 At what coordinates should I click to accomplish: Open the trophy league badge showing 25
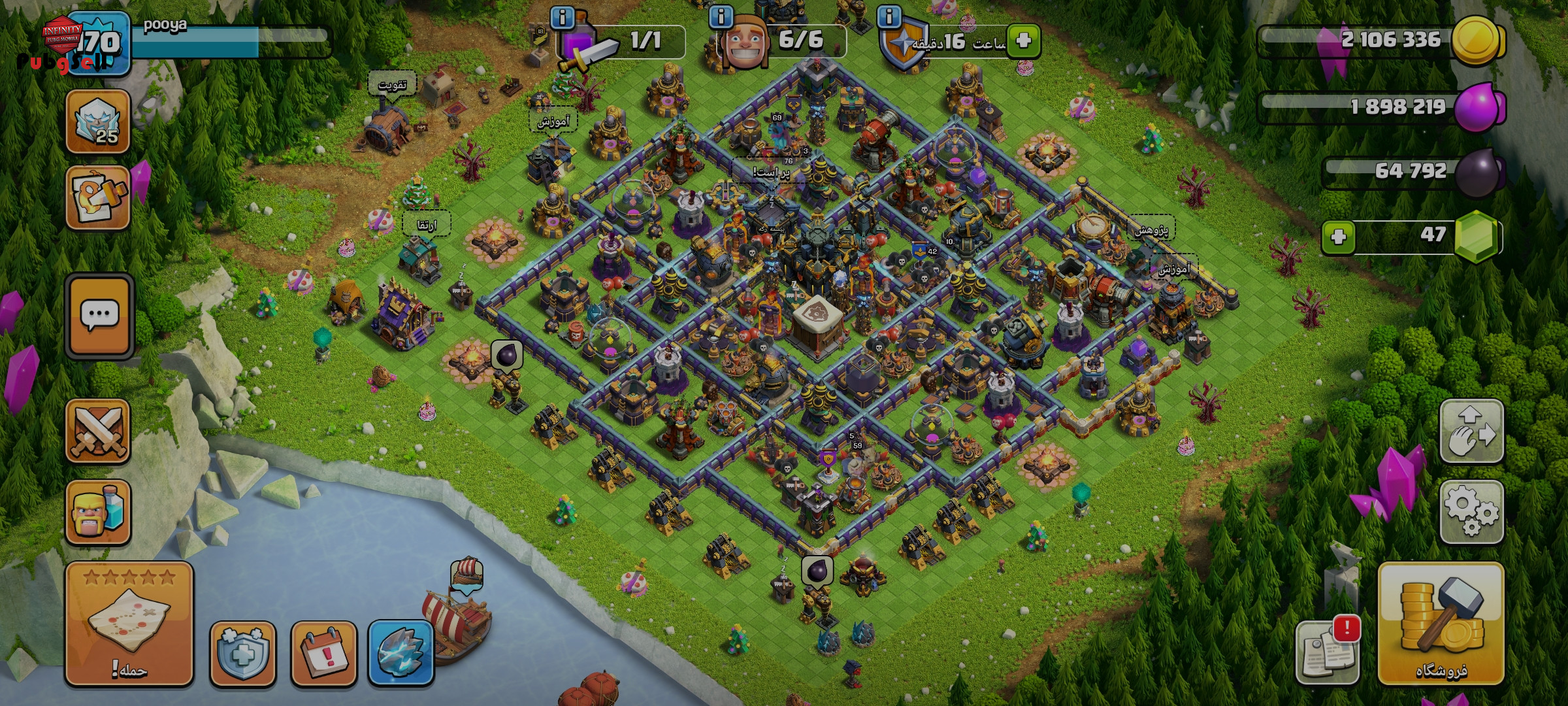[98, 122]
